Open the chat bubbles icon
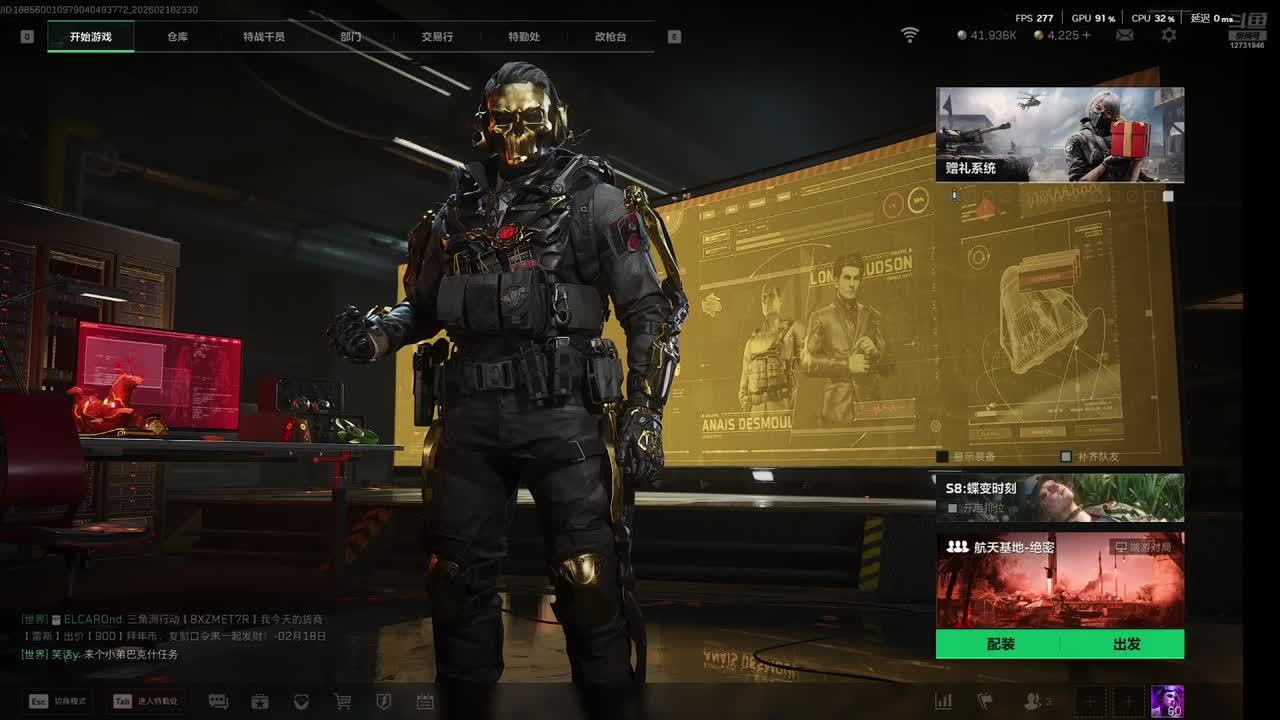Viewport: 1280px width, 720px height. [218, 702]
